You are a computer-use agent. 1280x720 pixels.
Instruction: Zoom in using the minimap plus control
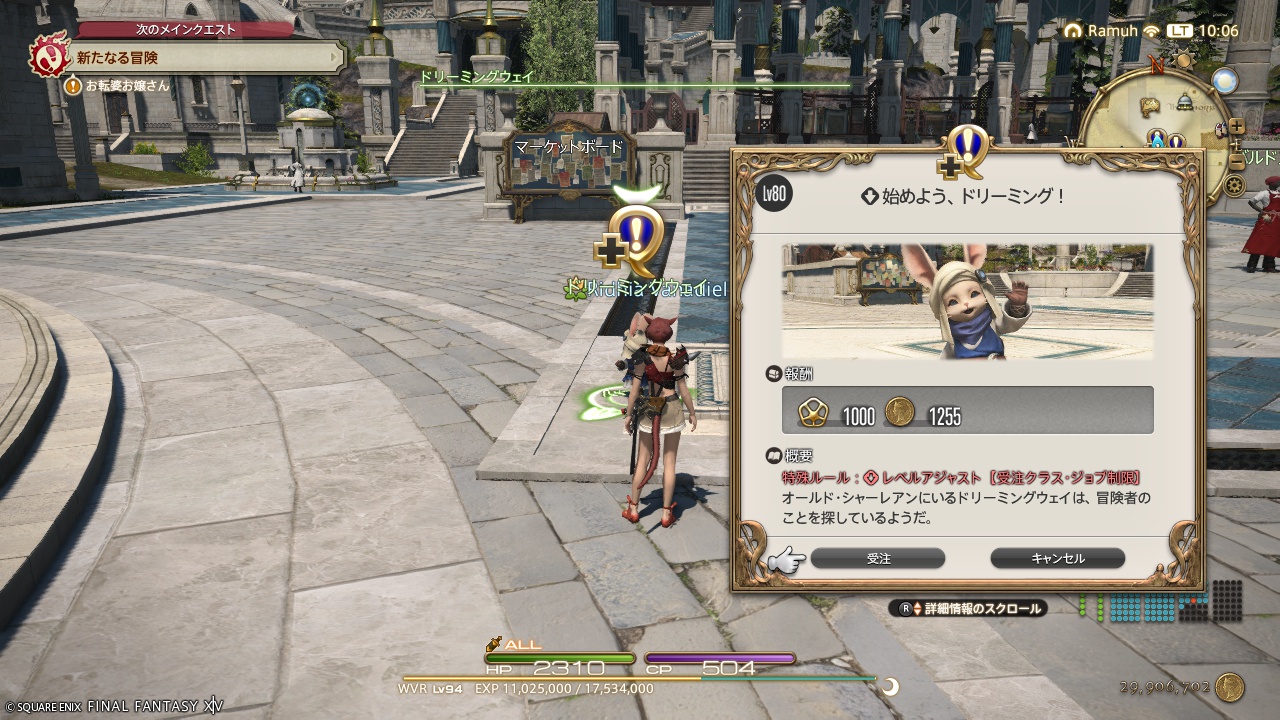click(1236, 126)
